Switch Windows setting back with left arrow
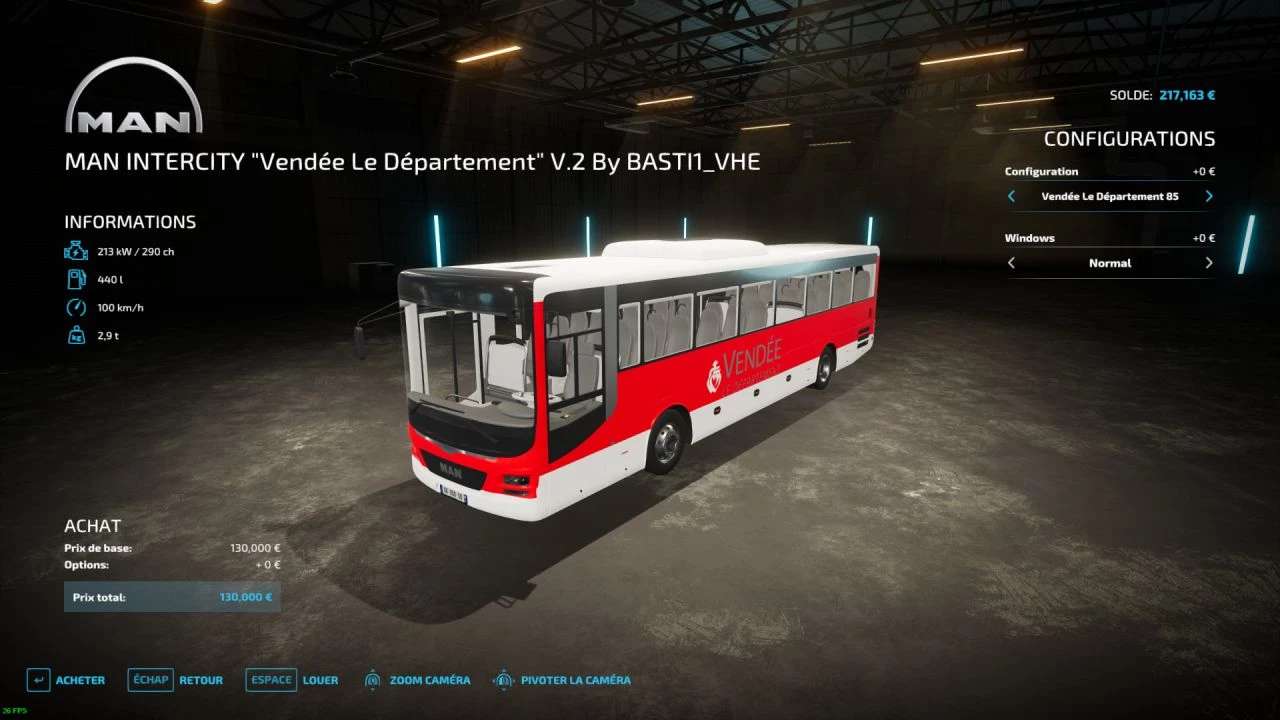 1011,262
